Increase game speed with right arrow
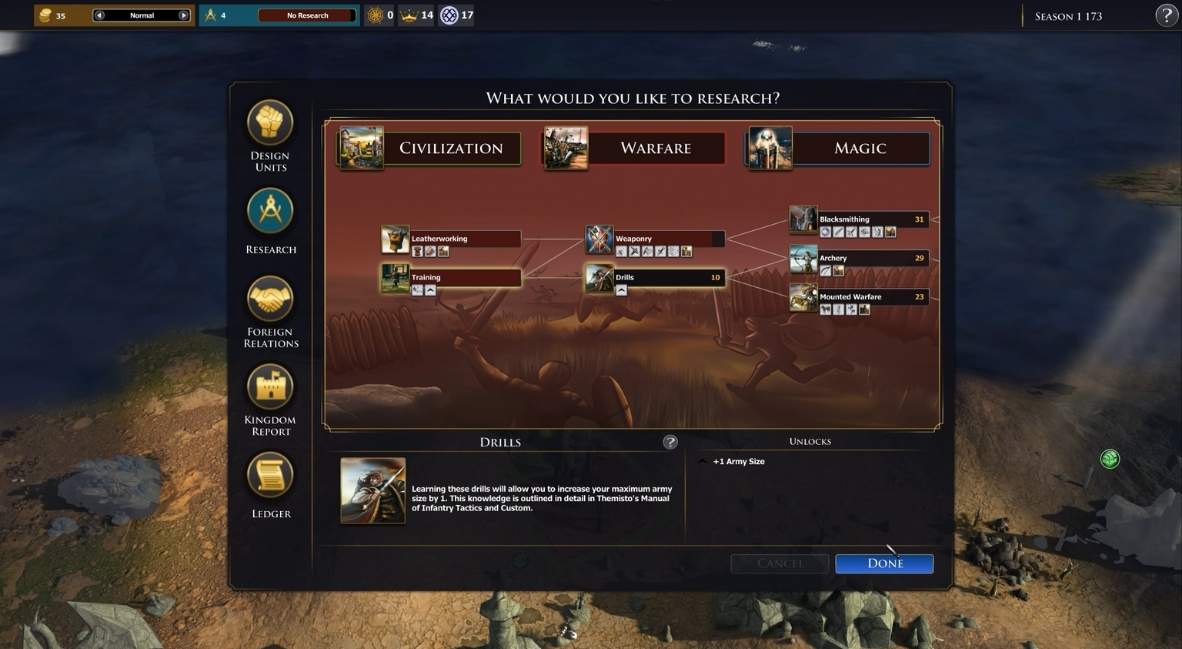The height and width of the screenshot is (649, 1182). point(183,16)
